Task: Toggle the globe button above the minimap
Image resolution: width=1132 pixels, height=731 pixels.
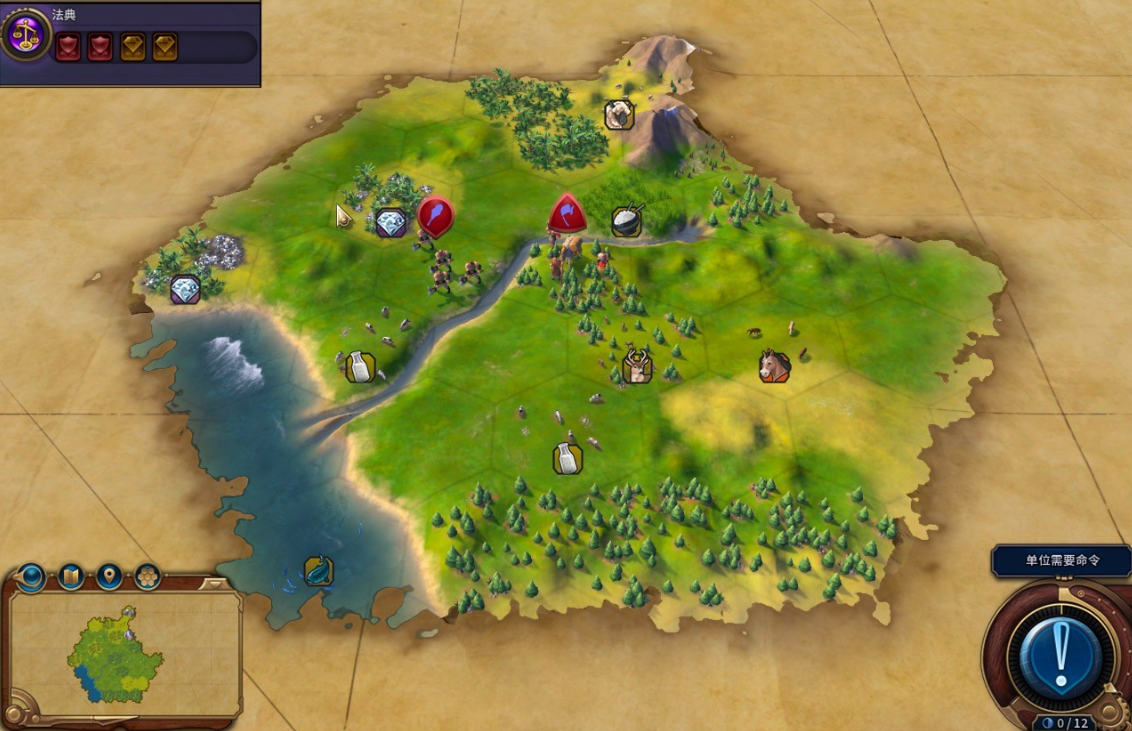Action: point(31,577)
